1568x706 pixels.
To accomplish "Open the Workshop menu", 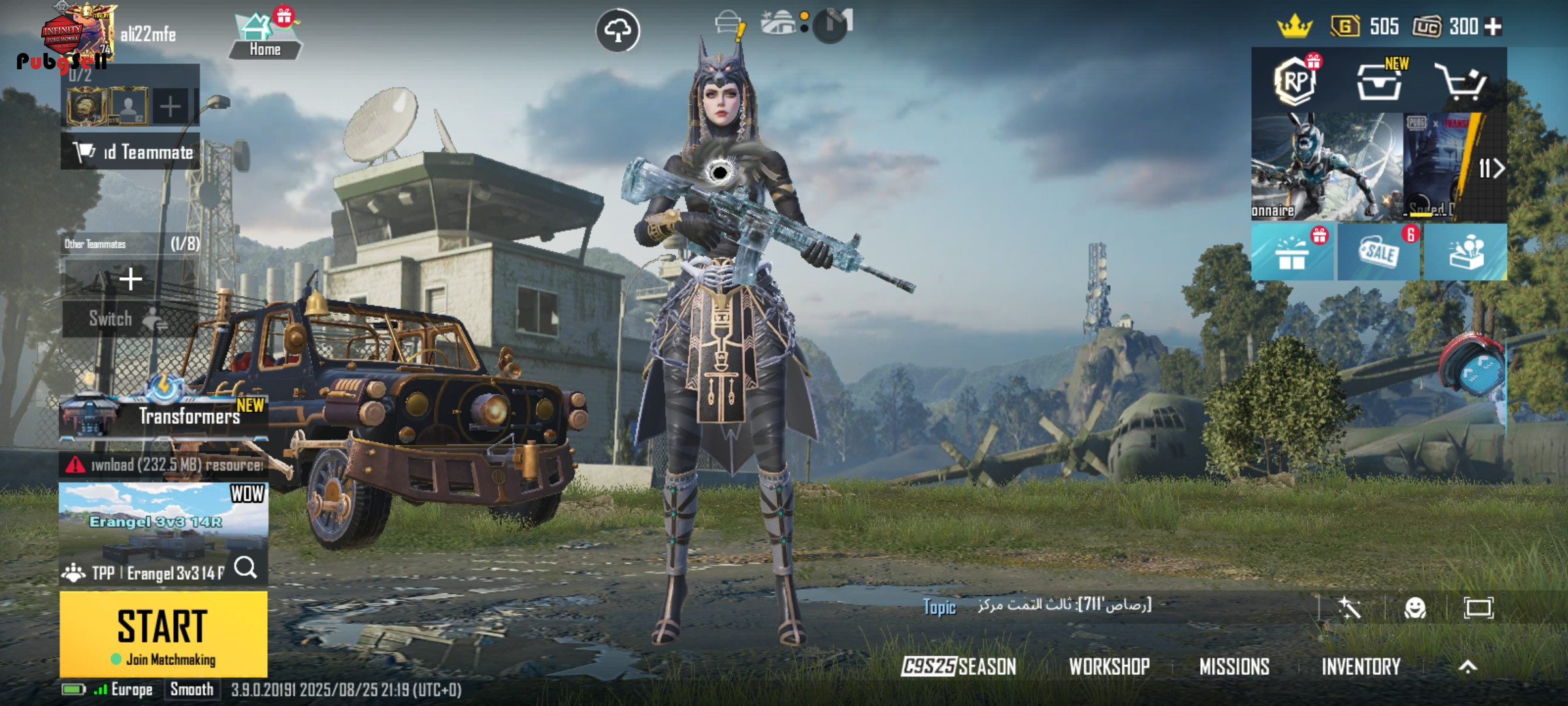I will (x=1109, y=667).
